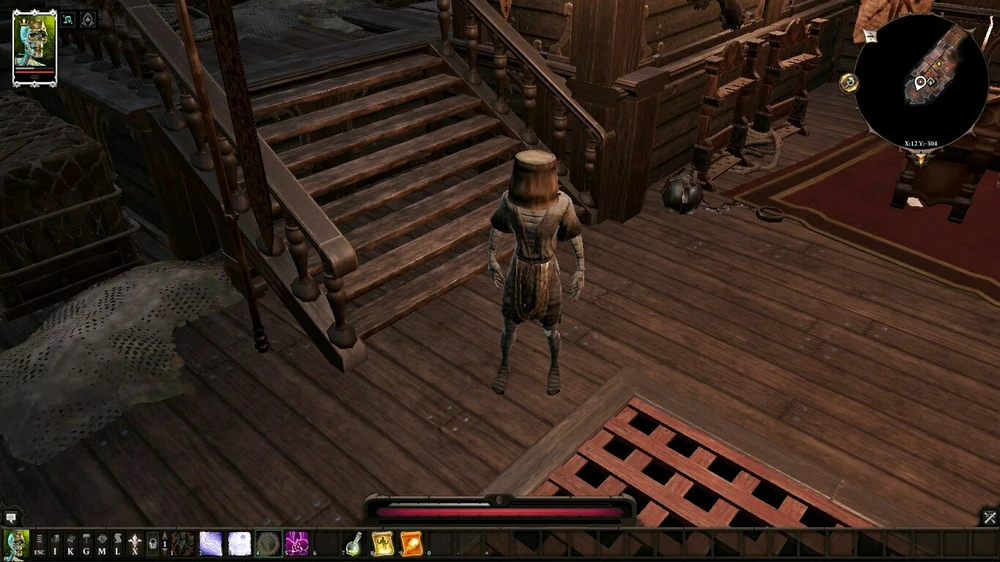Open the ESC game menu button
The height and width of the screenshot is (562, 1000).
[x=38, y=544]
